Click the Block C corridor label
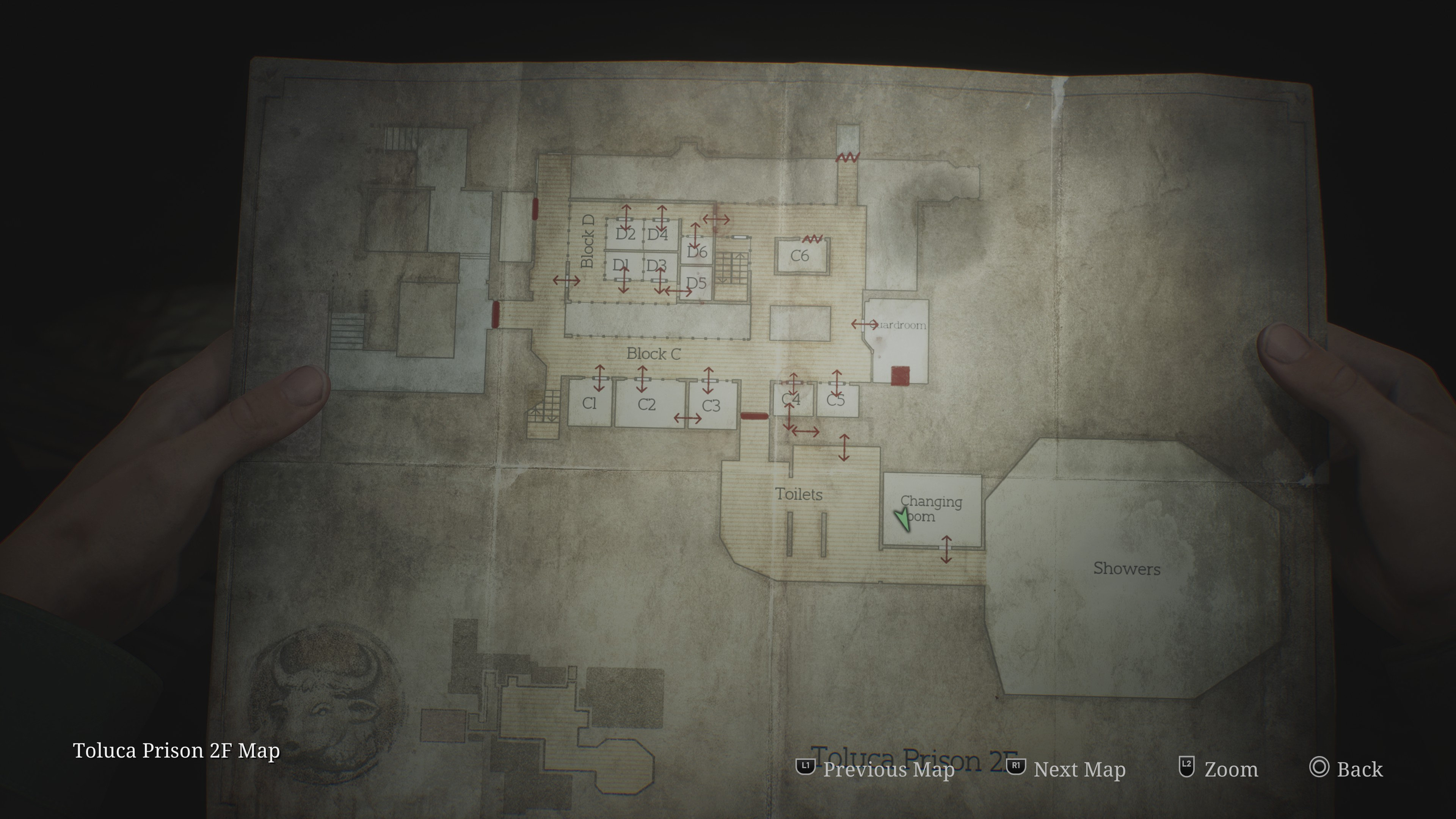This screenshot has width=1456, height=819. click(x=653, y=355)
